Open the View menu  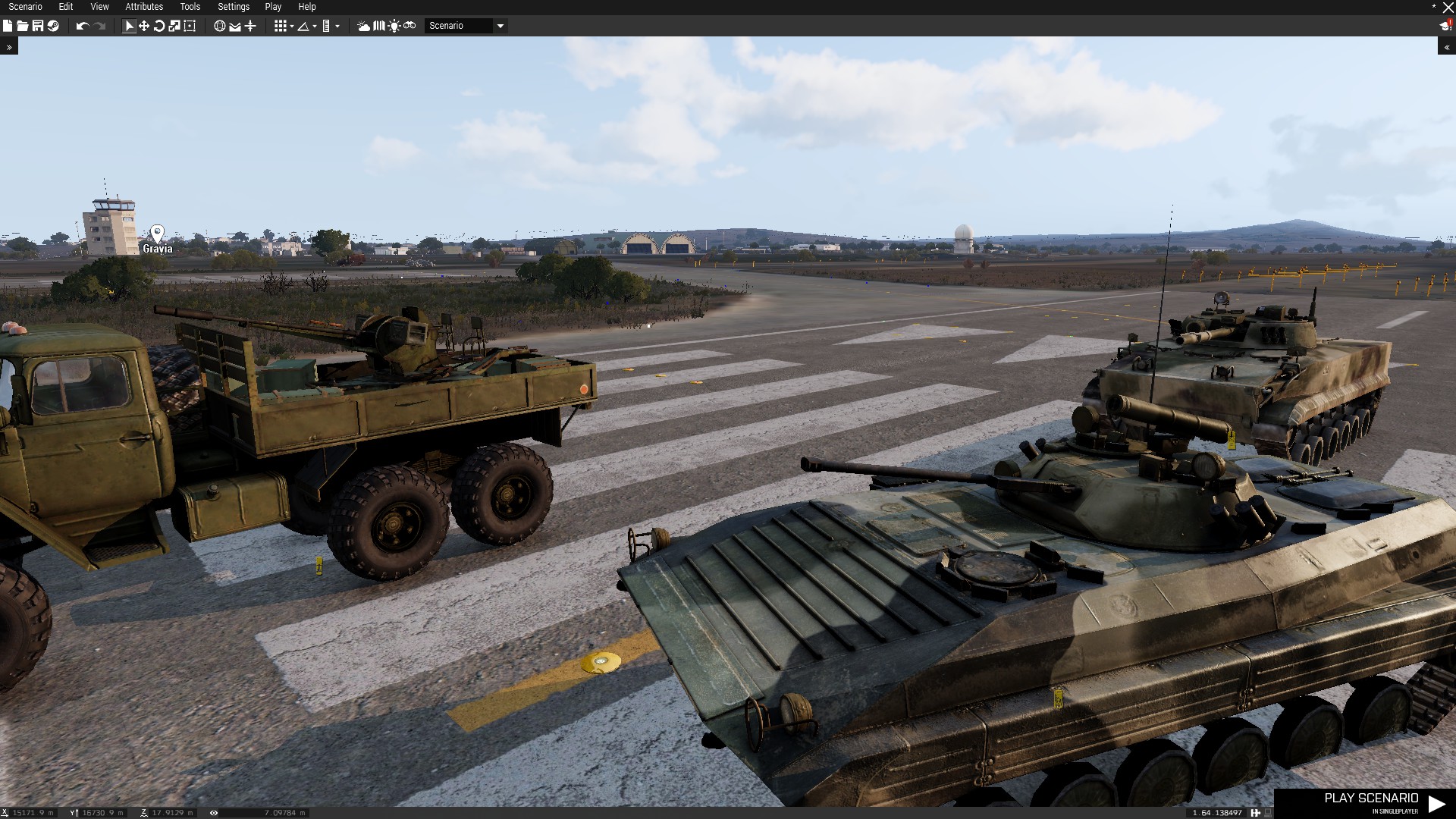pyautogui.click(x=99, y=7)
